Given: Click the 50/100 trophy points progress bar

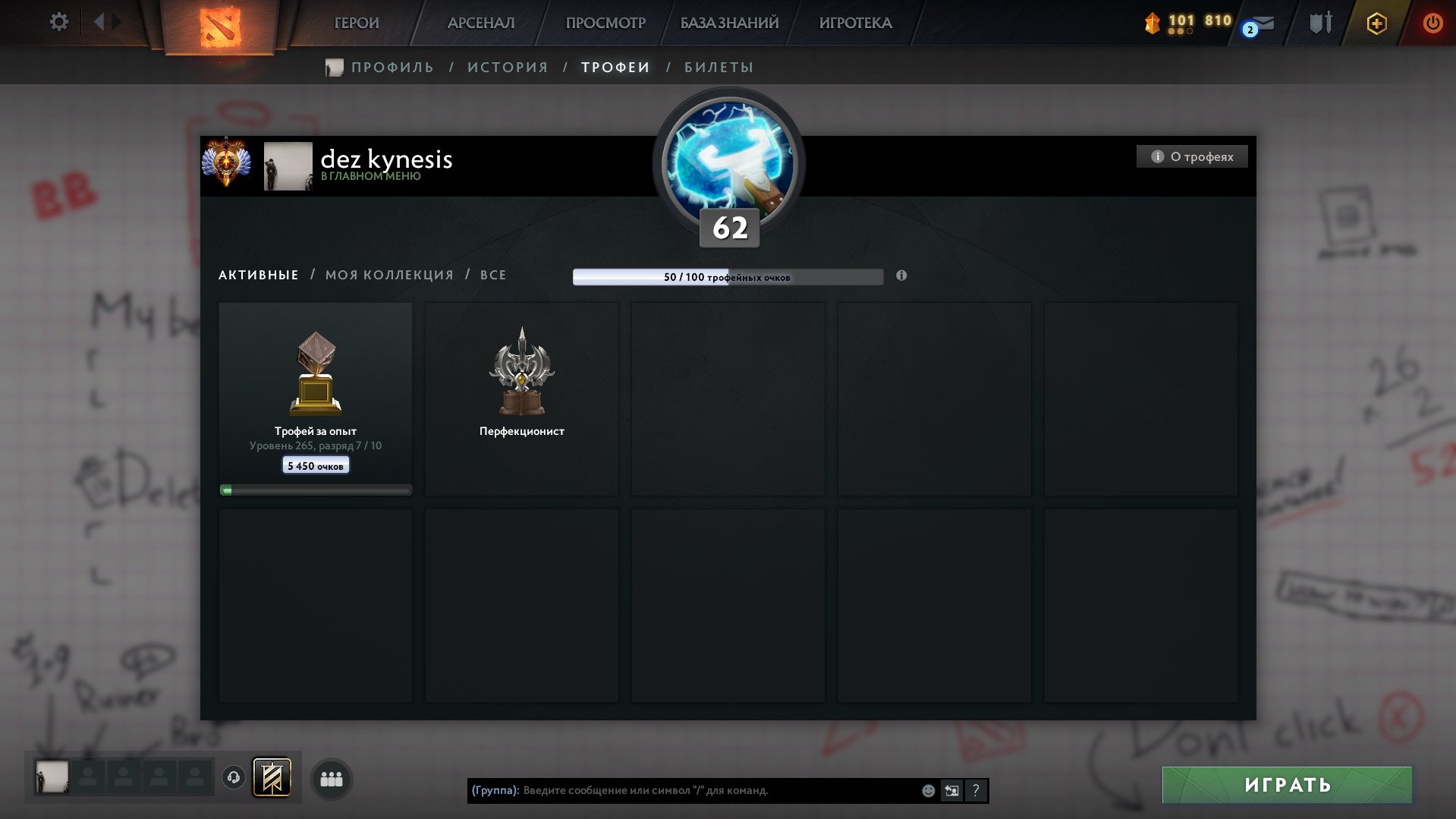Looking at the screenshot, I should (728, 277).
